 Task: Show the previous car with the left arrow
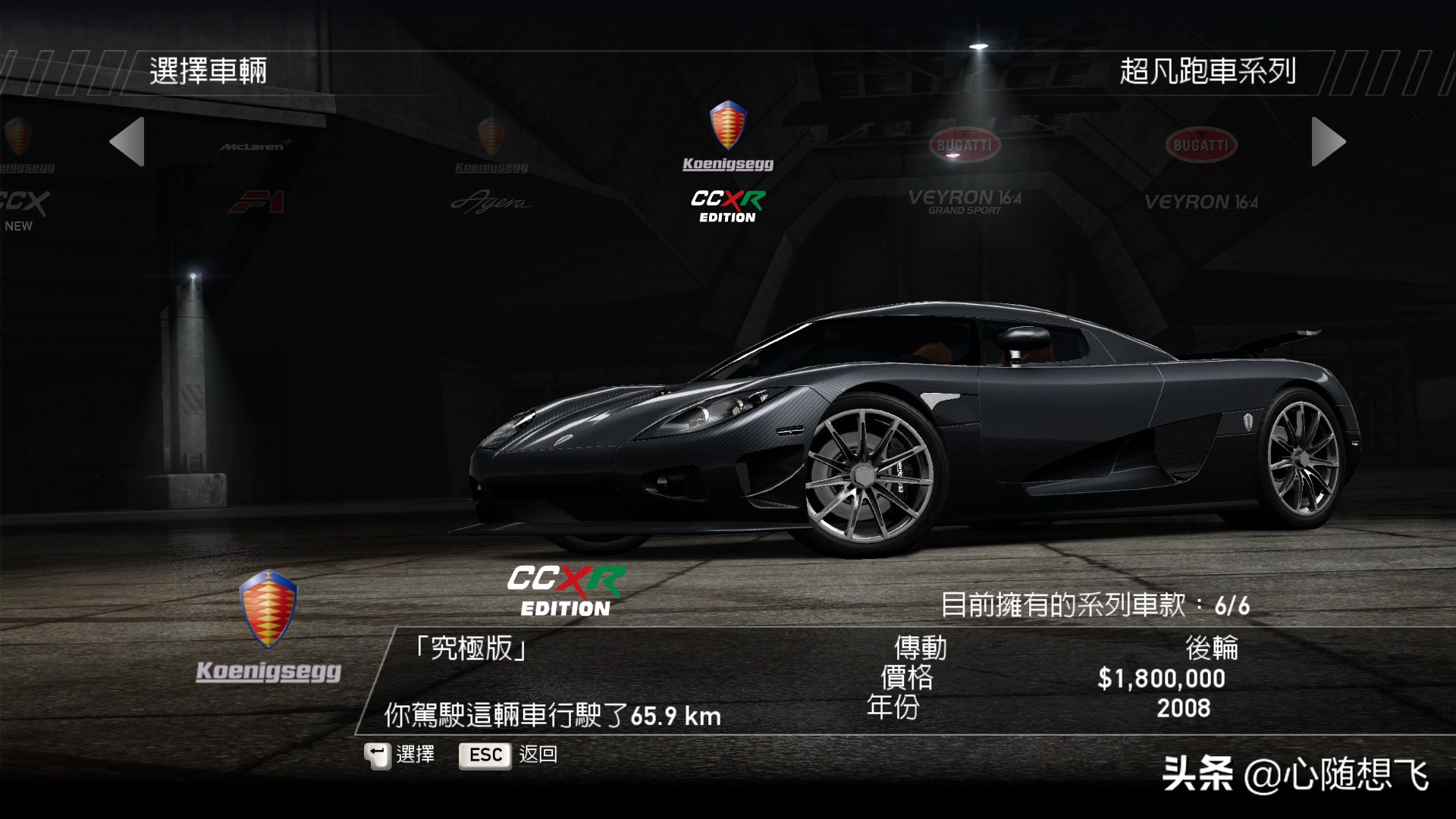click(x=127, y=142)
